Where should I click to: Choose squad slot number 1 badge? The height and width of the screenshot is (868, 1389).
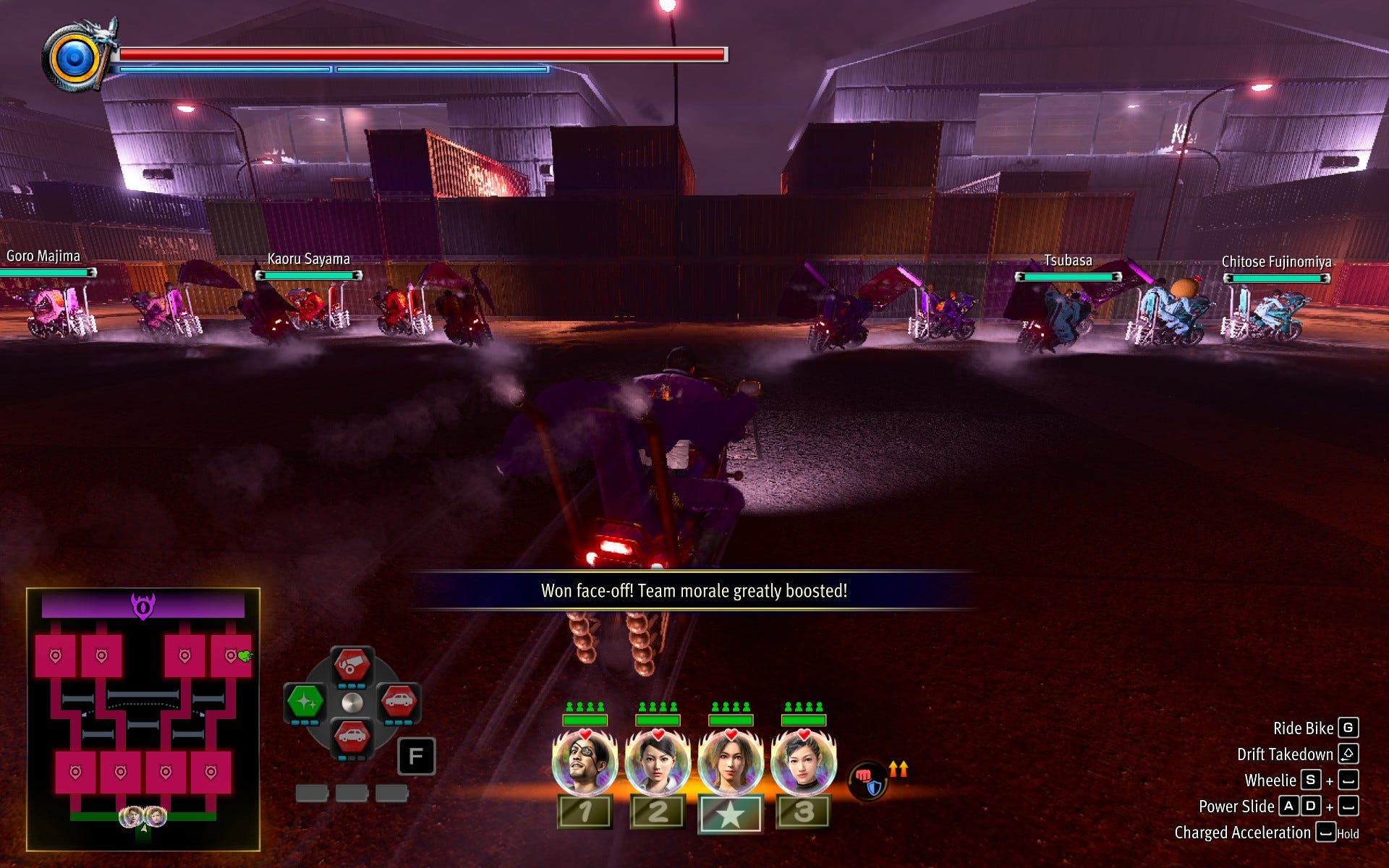click(x=585, y=812)
